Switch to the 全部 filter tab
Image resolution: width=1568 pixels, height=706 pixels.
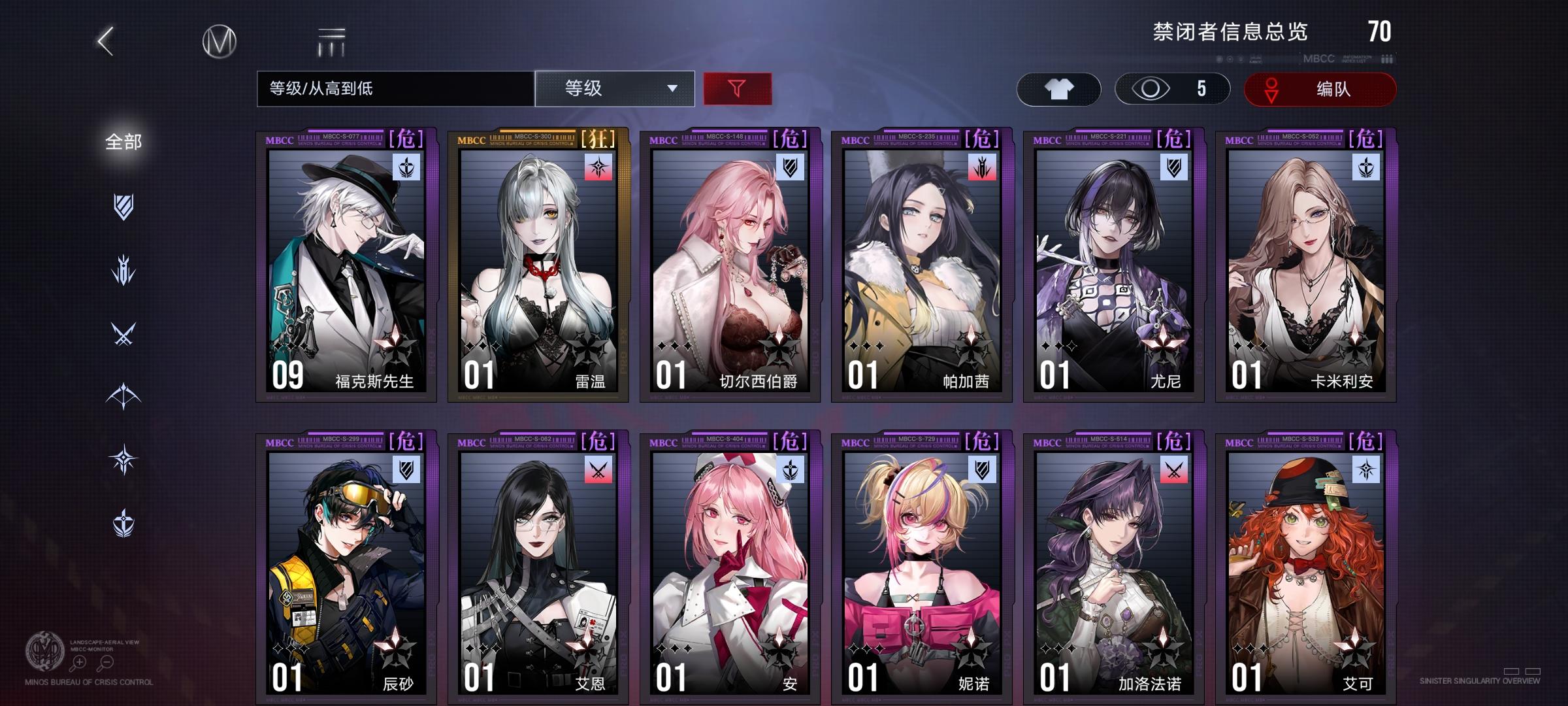coord(122,139)
